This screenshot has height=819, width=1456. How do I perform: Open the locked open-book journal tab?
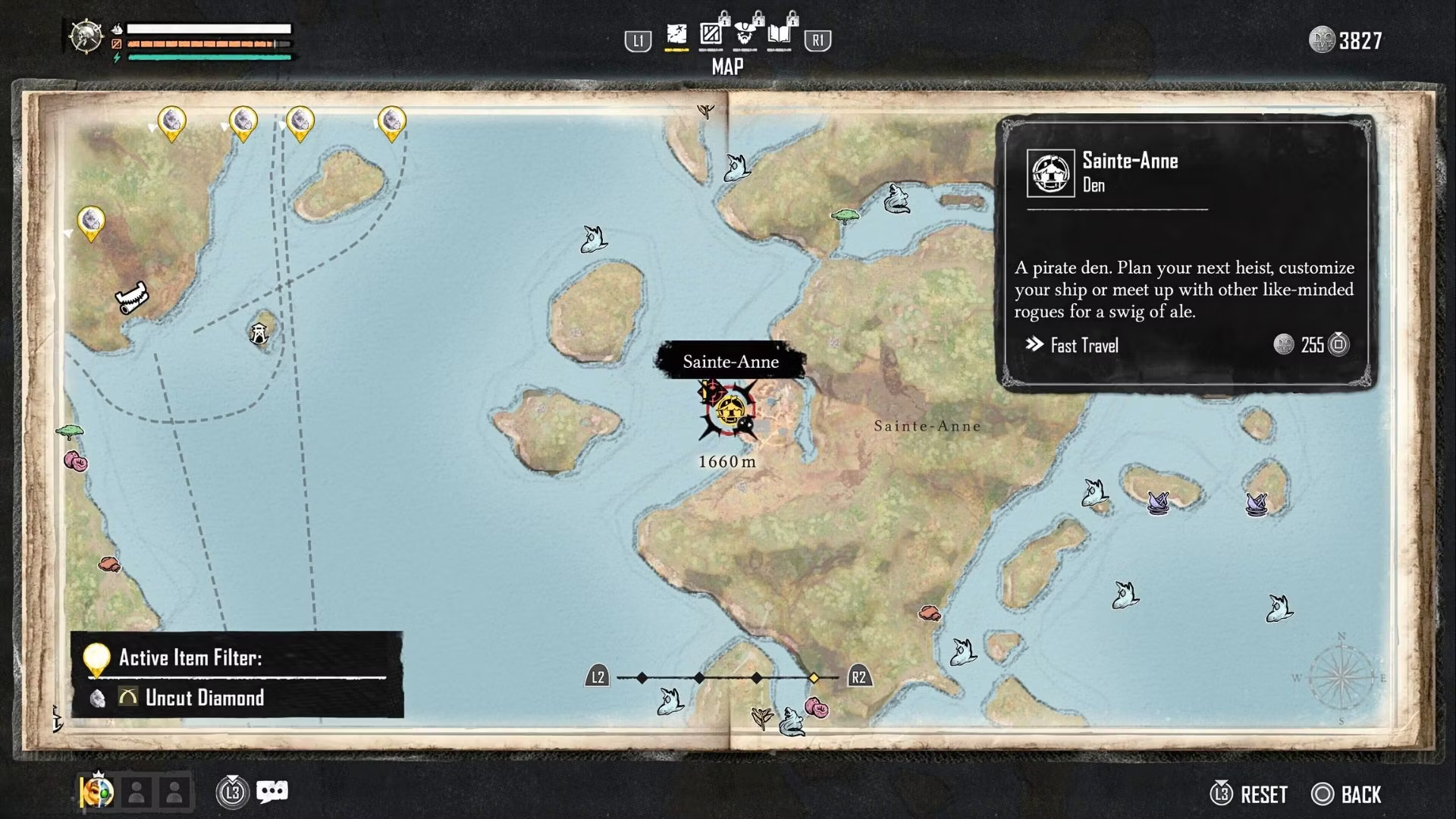click(x=780, y=34)
